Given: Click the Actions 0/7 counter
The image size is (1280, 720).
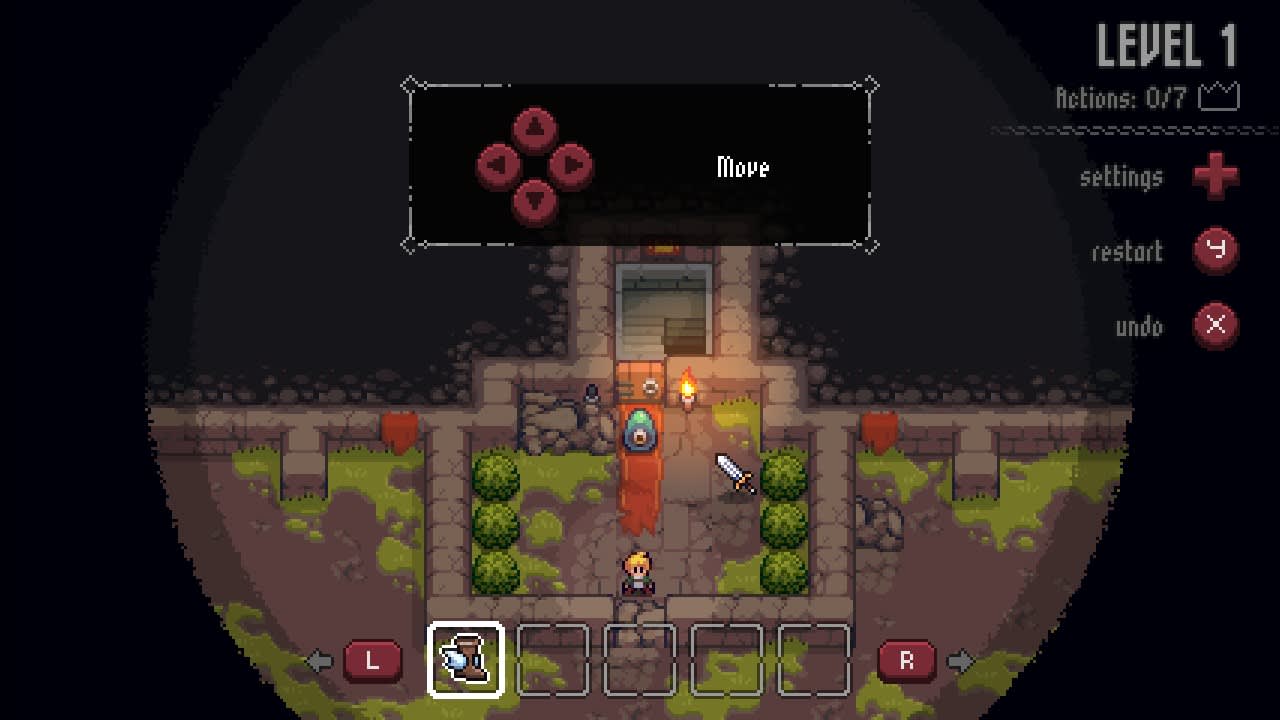Looking at the screenshot, I should coord(1120,96).
